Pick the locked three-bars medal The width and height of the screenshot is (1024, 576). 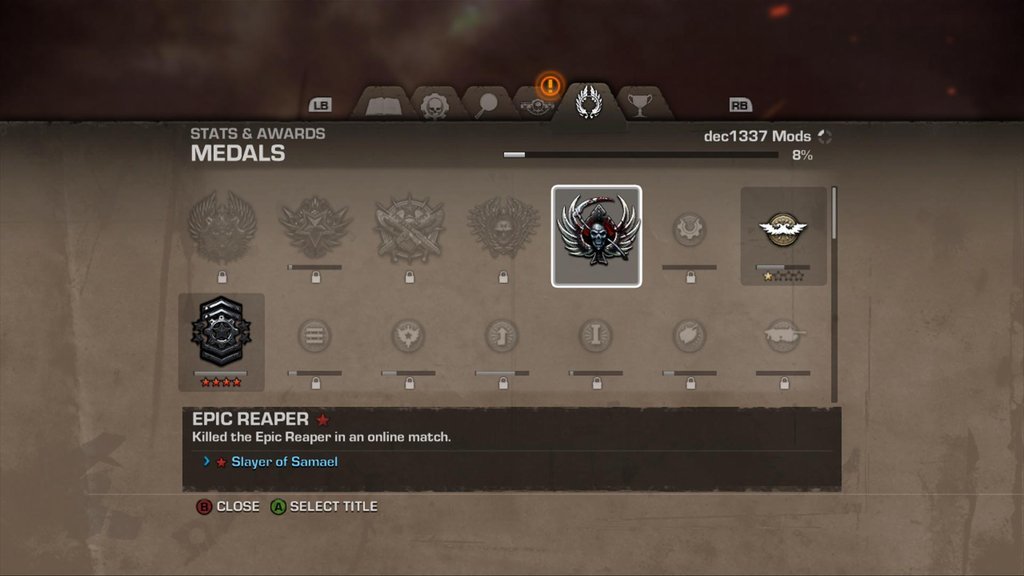coord(315,335)
